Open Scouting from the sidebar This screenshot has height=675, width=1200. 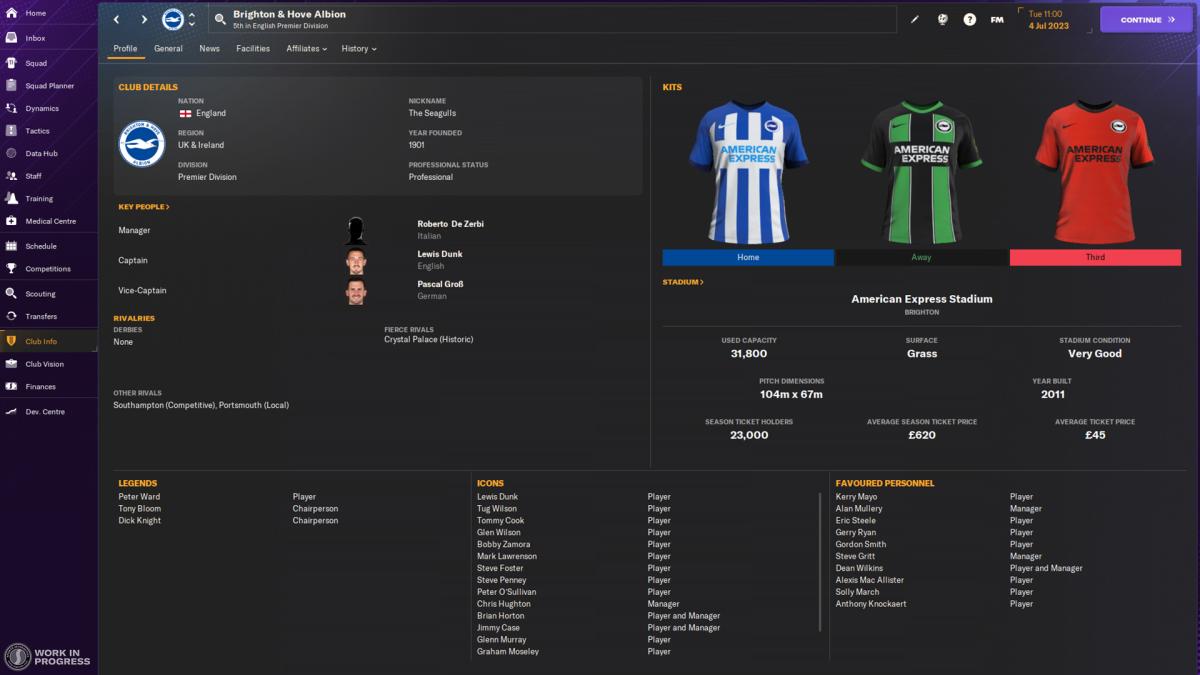40,294
